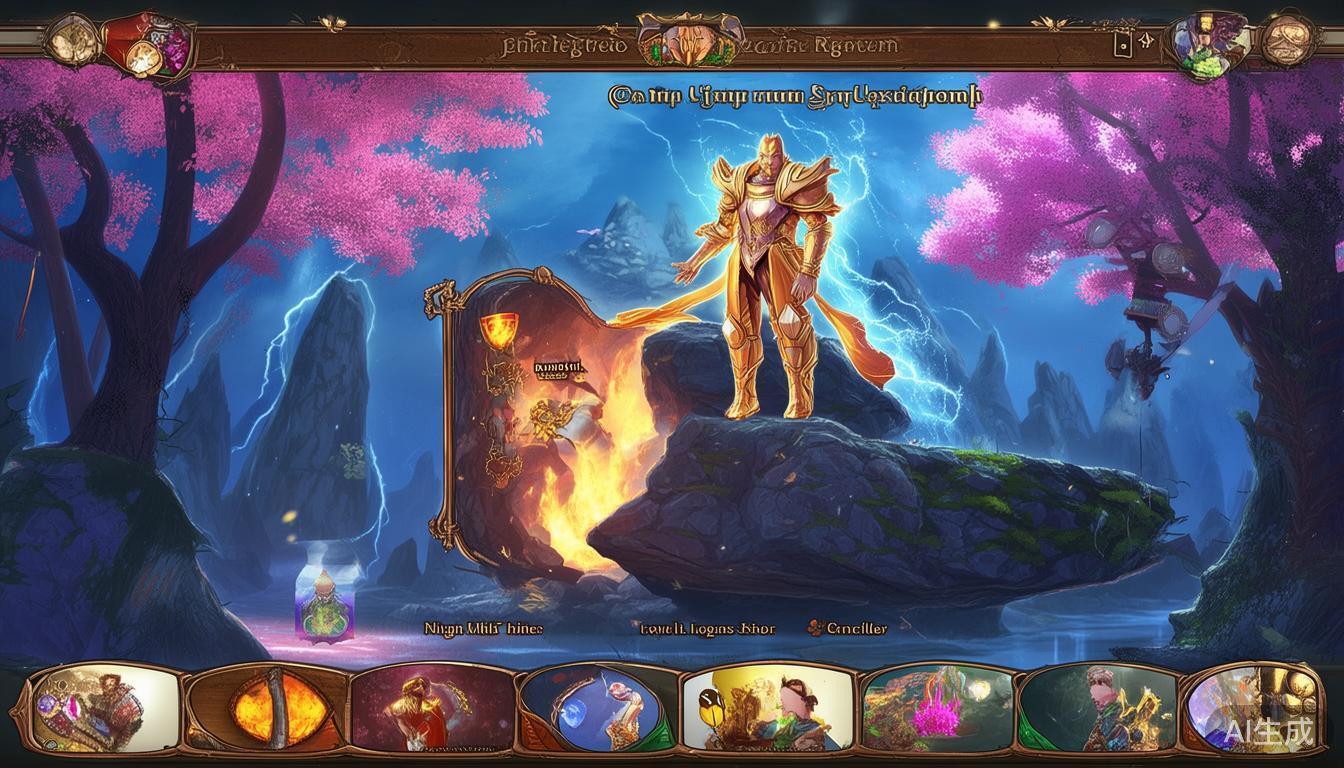Click the central crest emblem on top bar
Image resolution: width=1344 pixels, height=768 pixels.
coord(688,42)
